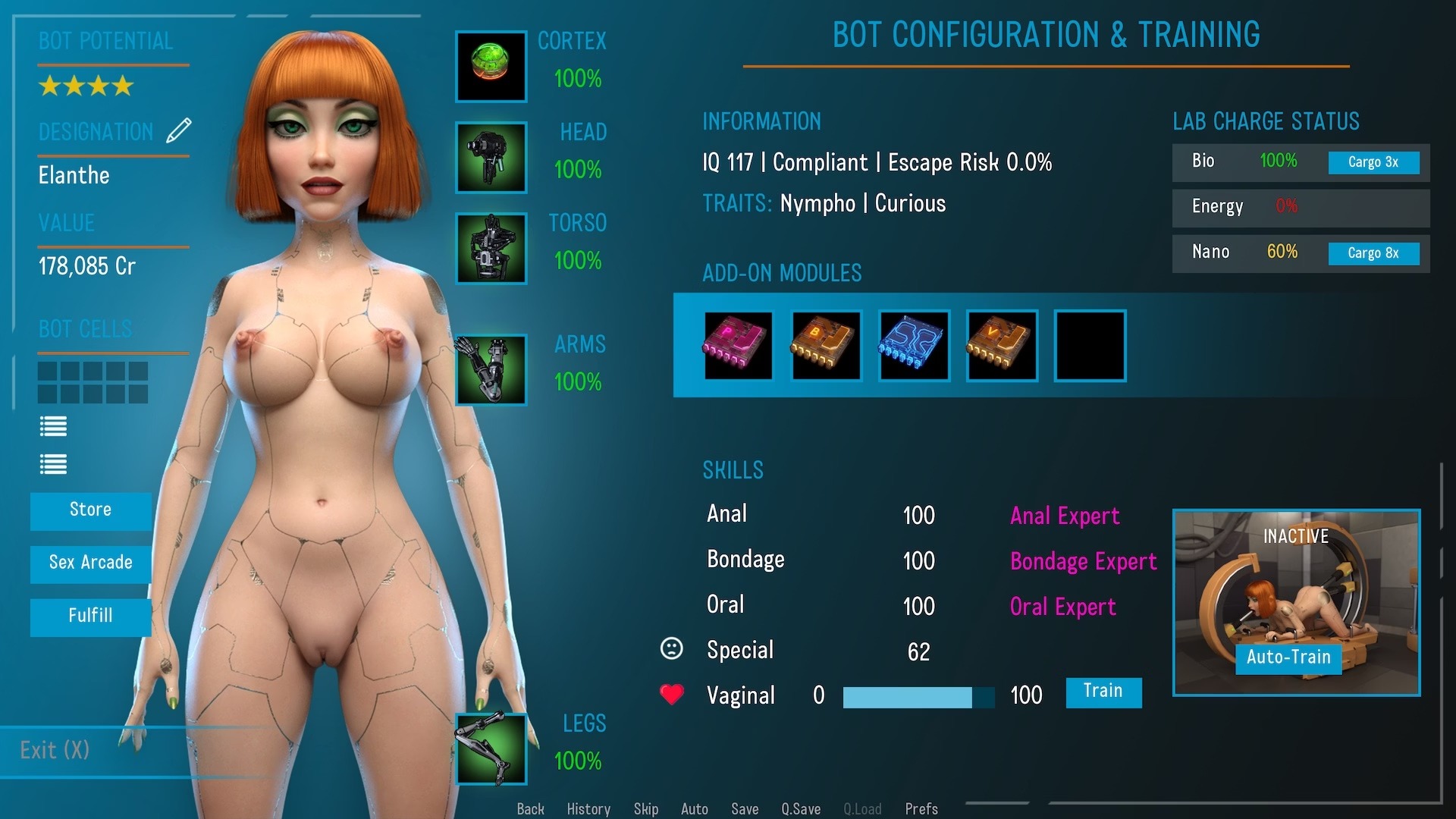
Task: Use Cargo 3x to recharge Bio
Action: pyautogui.click(x=1373, y=162)
